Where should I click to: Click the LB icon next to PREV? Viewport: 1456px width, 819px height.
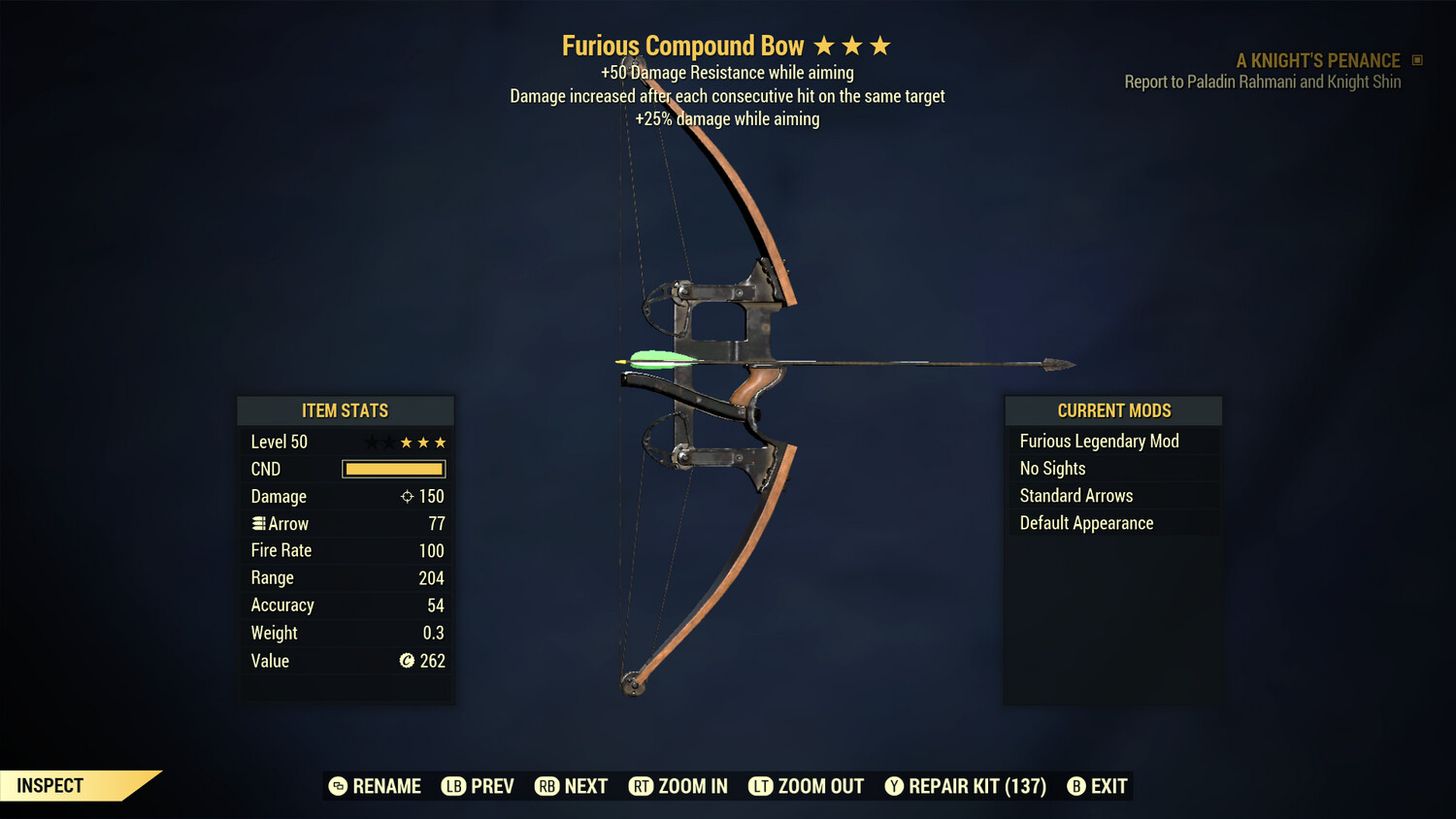click(x=452, y=786)
